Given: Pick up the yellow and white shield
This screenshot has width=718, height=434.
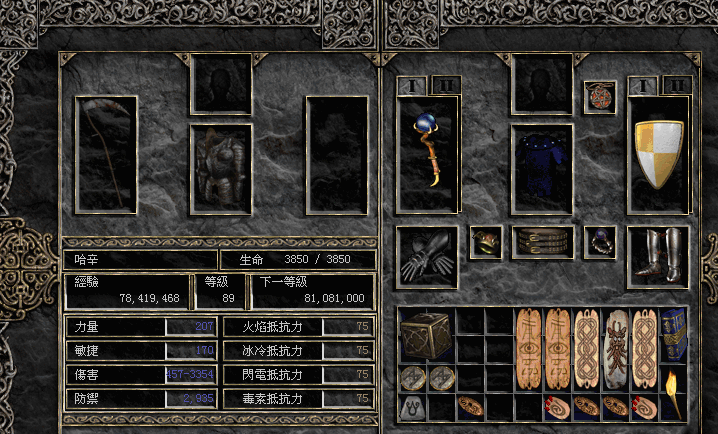Looking at the screenshot, I should (659, 155).
